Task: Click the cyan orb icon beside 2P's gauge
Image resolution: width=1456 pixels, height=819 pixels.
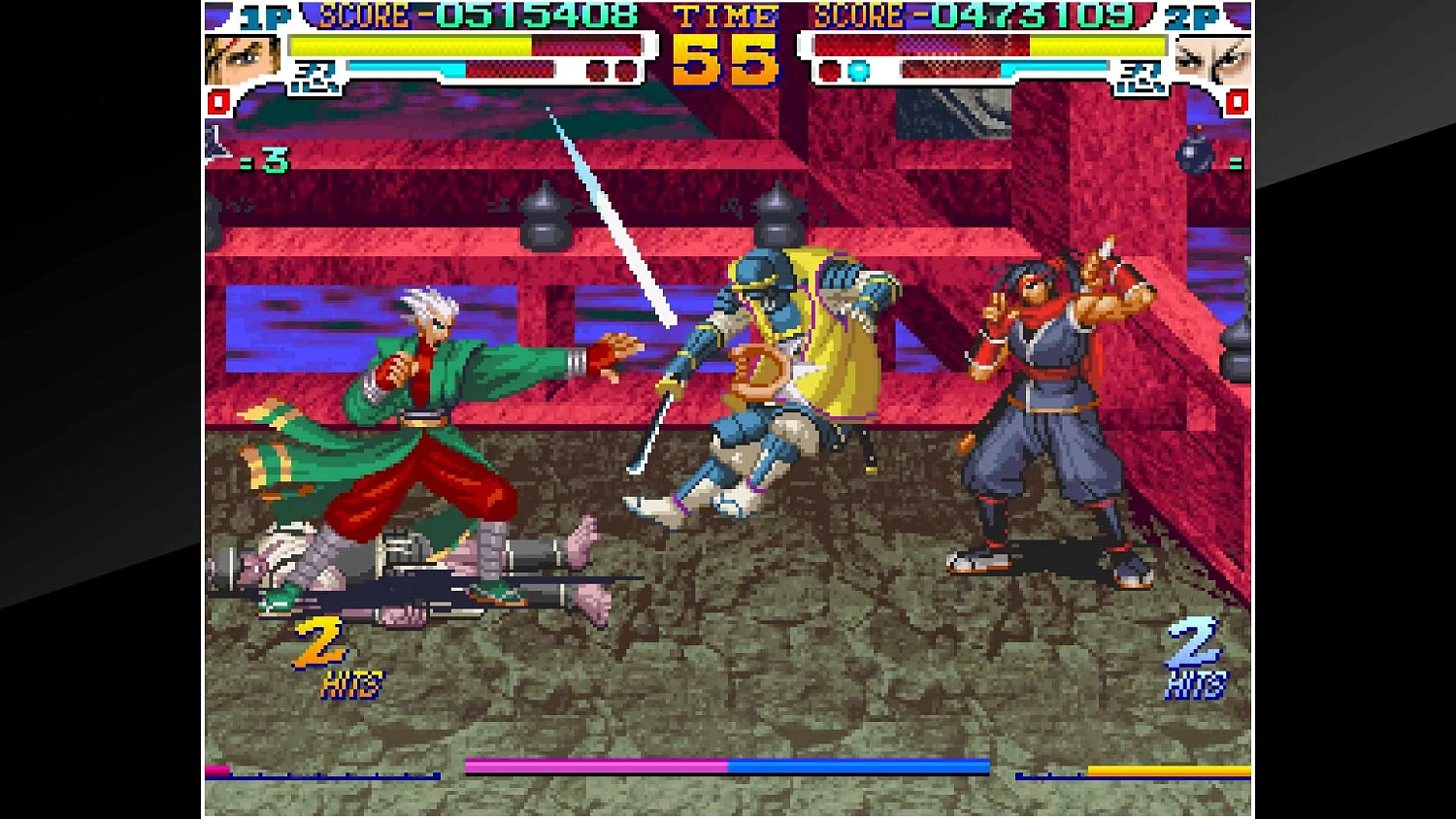Action: click(x=858, y=70)
